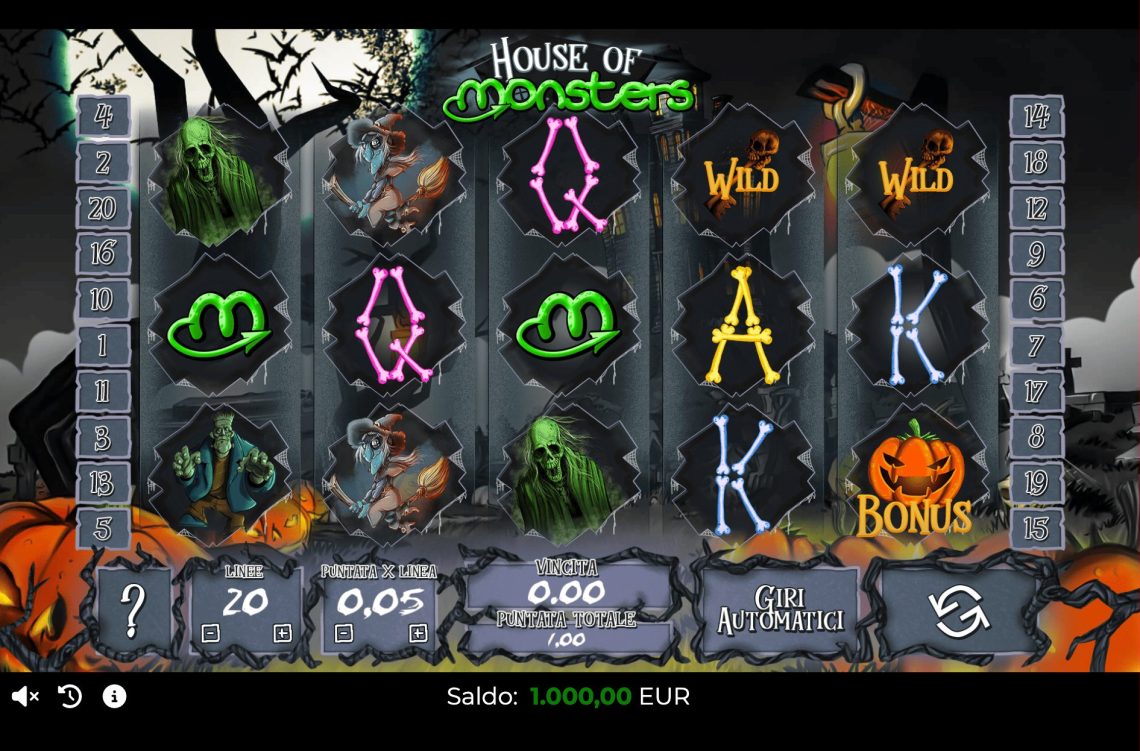Increase the number of Linee

click(282, 633)
